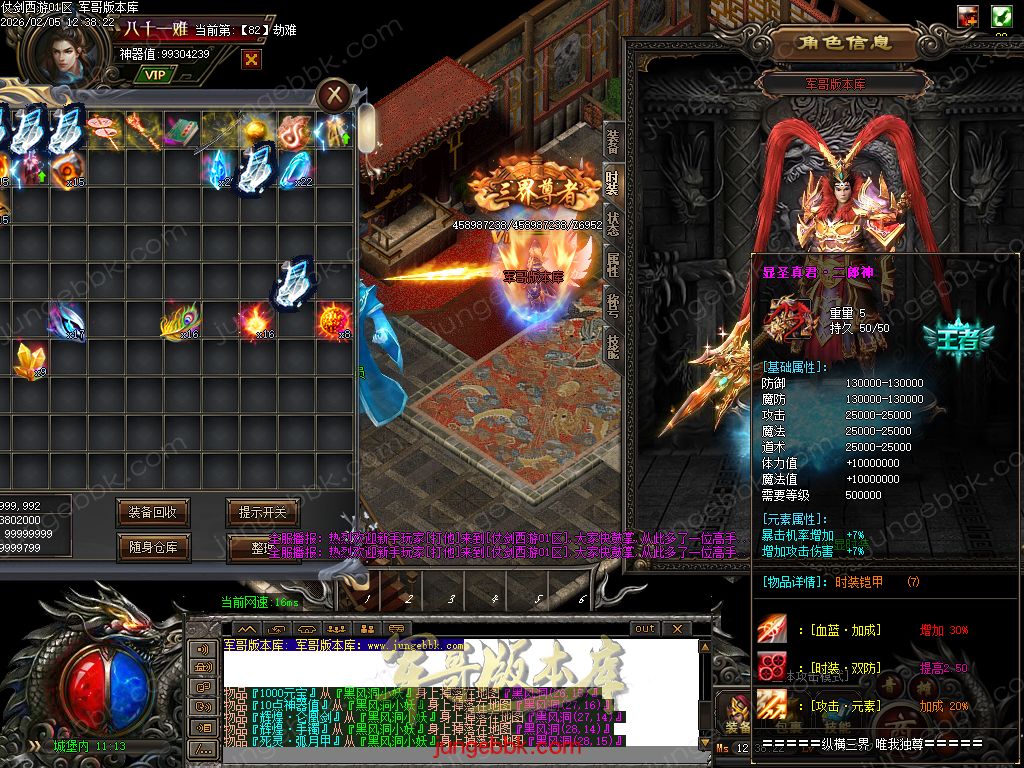Select the blue ring item stack
The height and width of the screenshot is (768, 1024).
coord(295,168)
